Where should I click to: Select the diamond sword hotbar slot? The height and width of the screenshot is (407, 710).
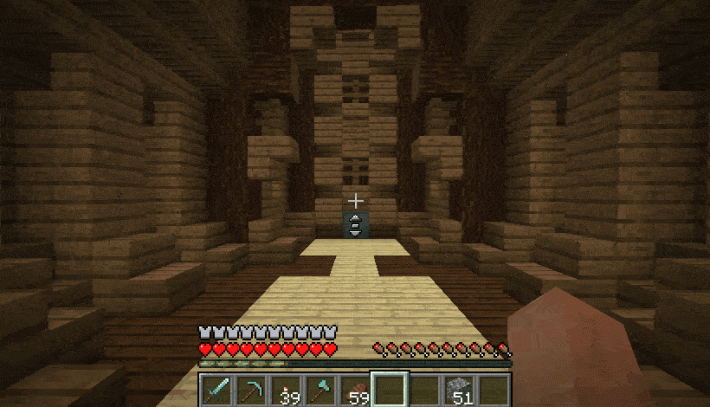point(217,389)
